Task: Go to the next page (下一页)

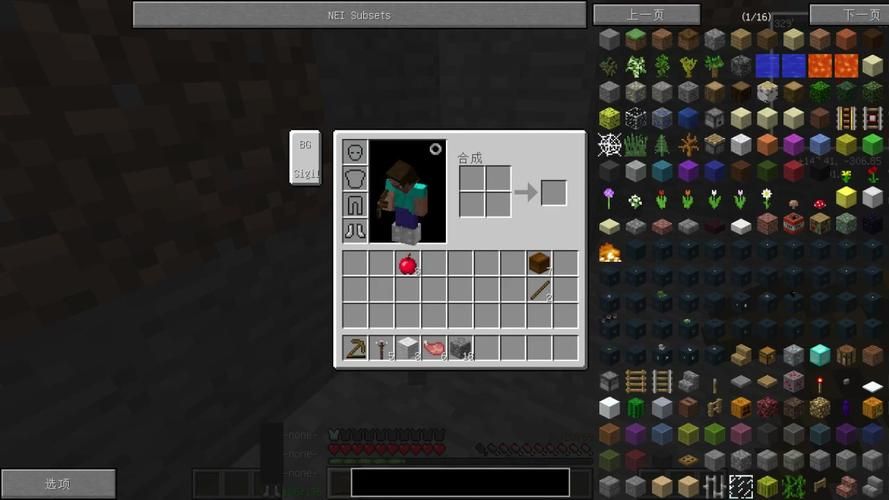Action: (x=848, y=15)
